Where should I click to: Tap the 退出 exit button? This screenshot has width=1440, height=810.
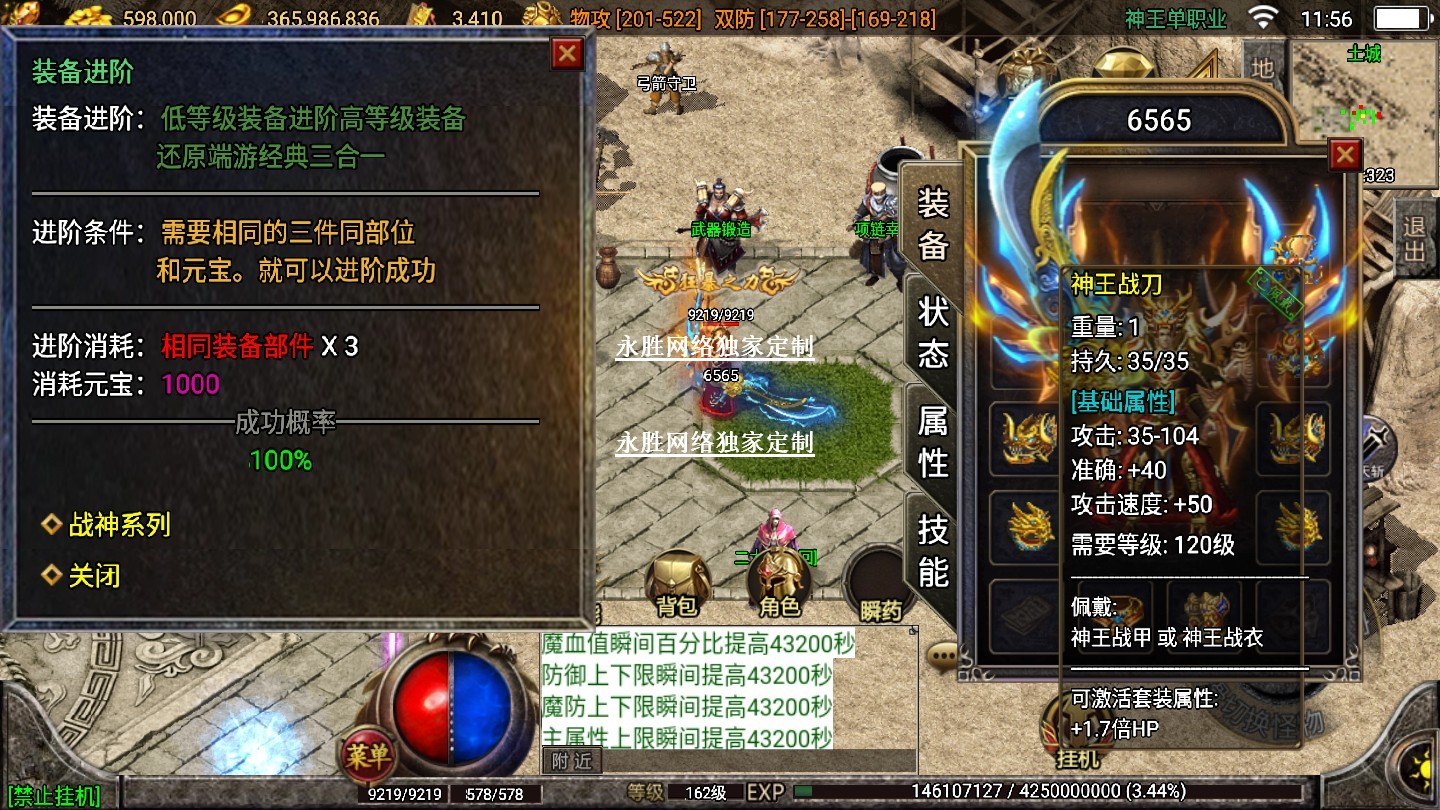coord(1414,238)
